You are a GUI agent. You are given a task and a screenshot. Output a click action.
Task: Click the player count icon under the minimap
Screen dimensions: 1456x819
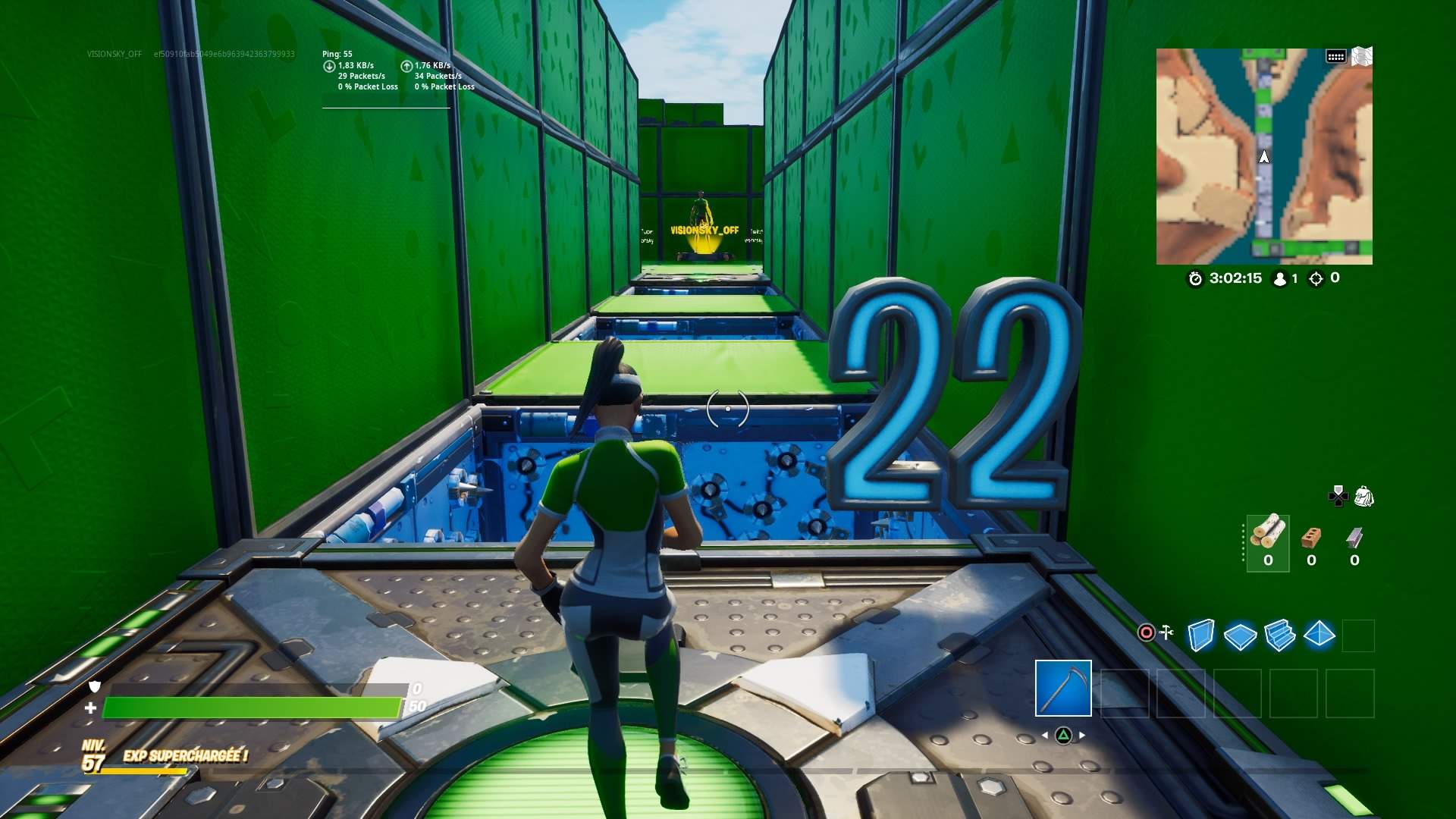click(1280, 280)
